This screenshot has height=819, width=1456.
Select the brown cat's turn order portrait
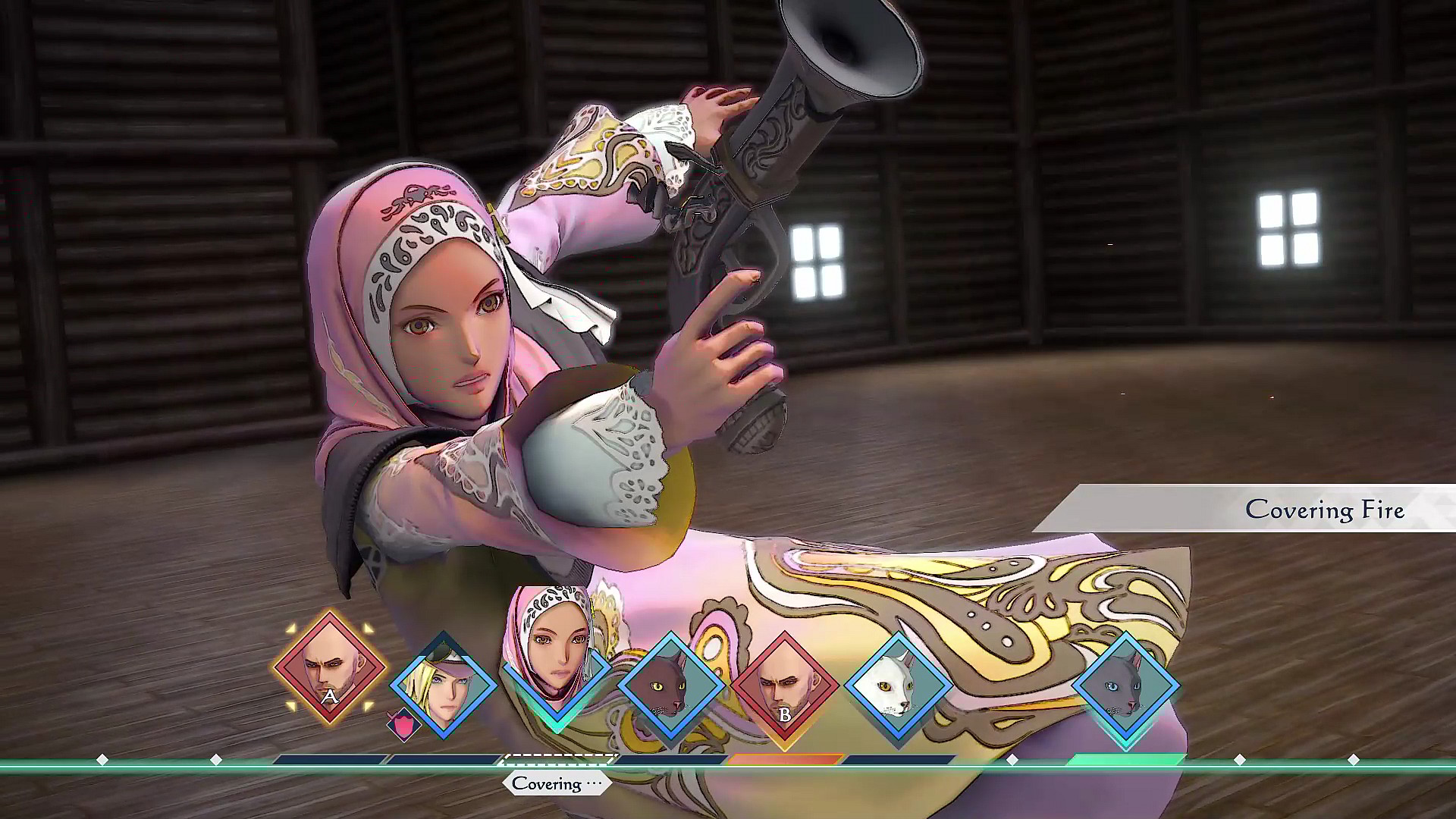point(671,686)
